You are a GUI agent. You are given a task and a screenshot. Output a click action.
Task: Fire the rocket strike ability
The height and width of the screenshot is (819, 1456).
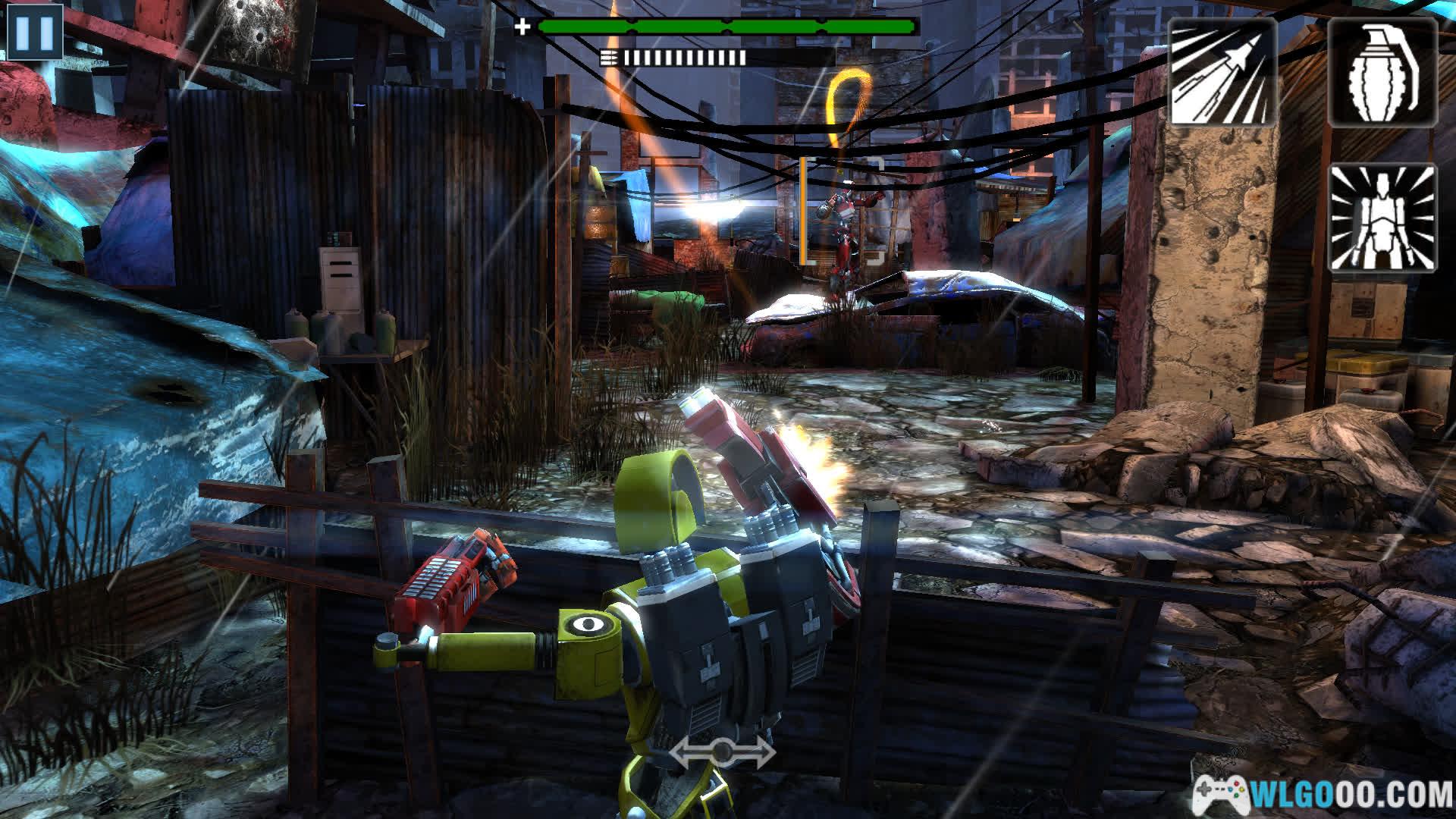[1221, 72]
